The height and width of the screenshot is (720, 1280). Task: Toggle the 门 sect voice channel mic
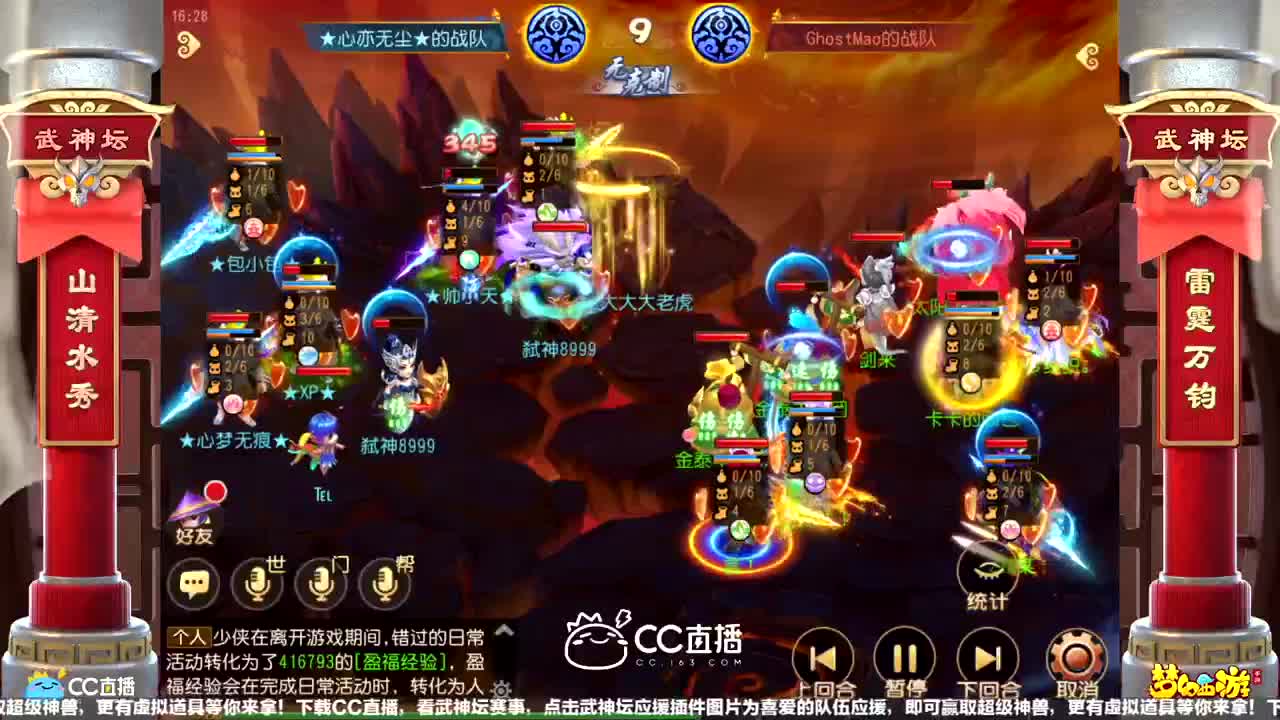tap(320, 581)
